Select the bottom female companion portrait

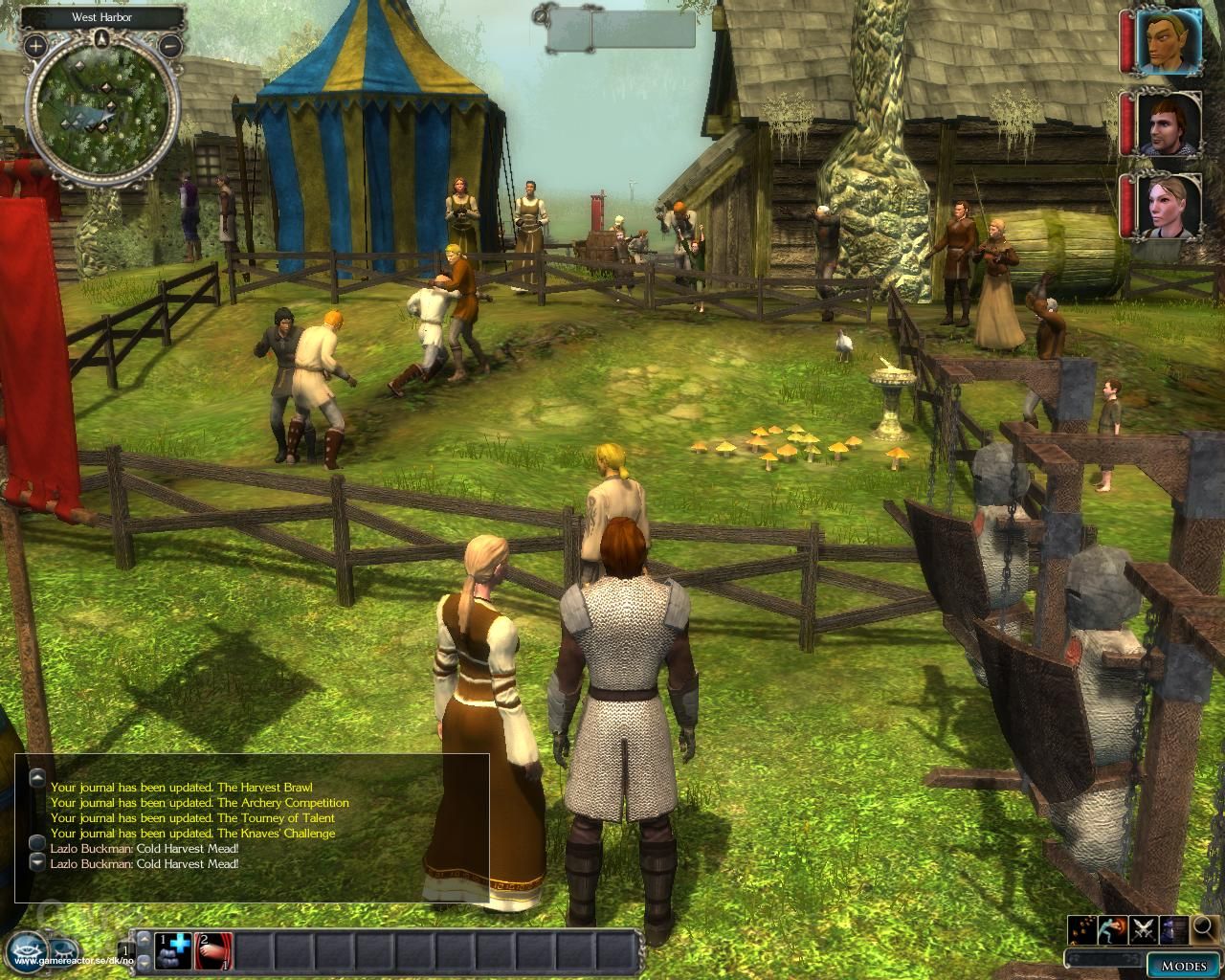click(1167, 204)
